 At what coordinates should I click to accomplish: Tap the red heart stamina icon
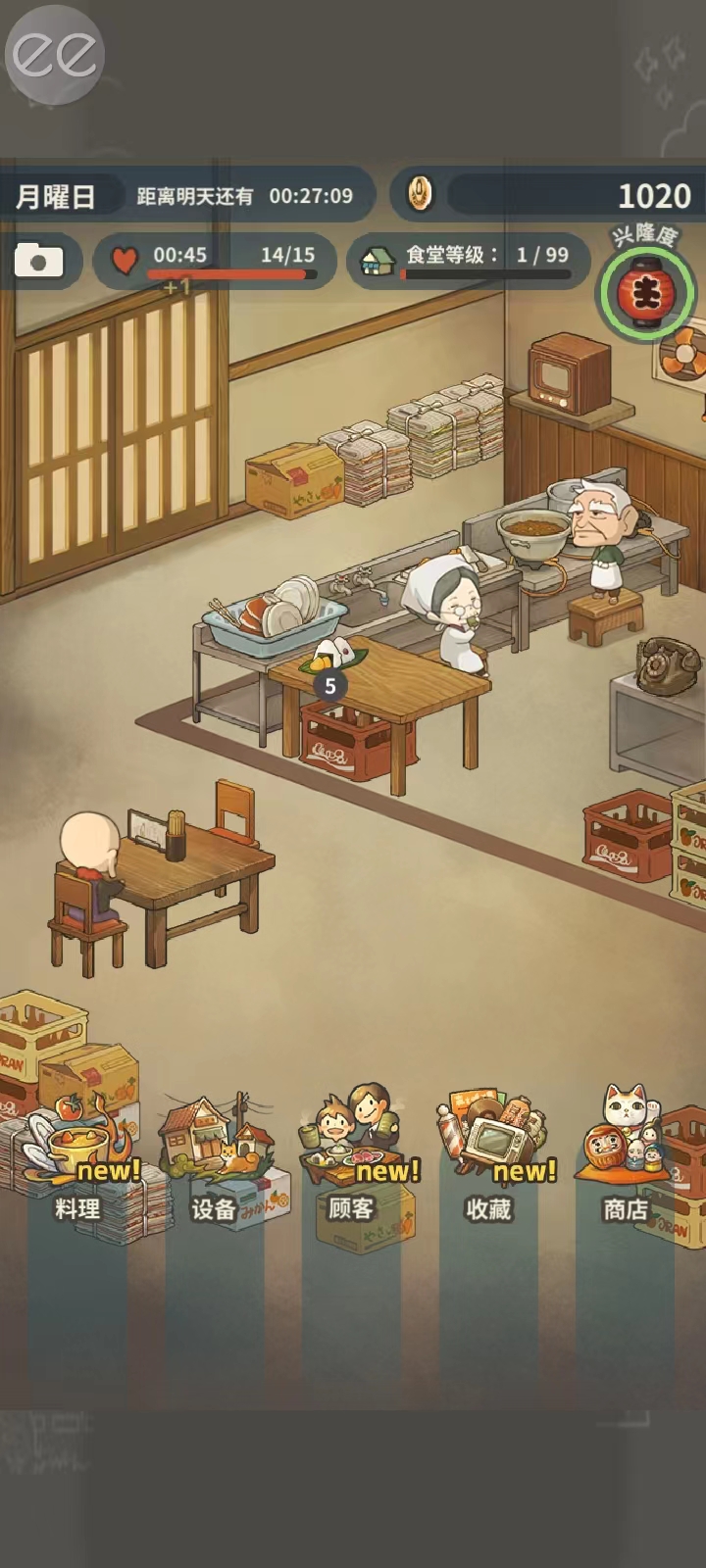(x=125, y=260)
